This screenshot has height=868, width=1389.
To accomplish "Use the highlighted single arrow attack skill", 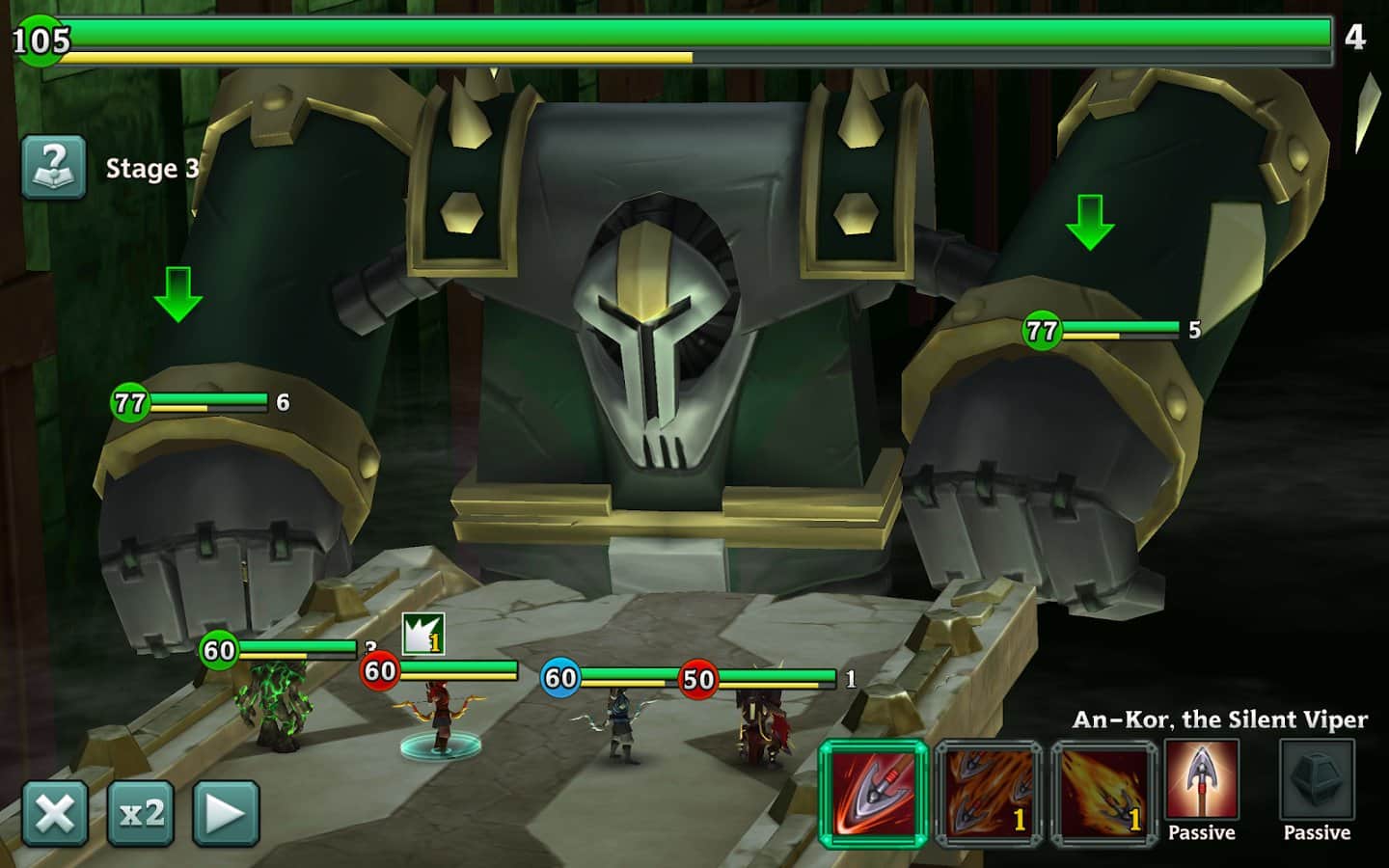I will coord(874,793).
